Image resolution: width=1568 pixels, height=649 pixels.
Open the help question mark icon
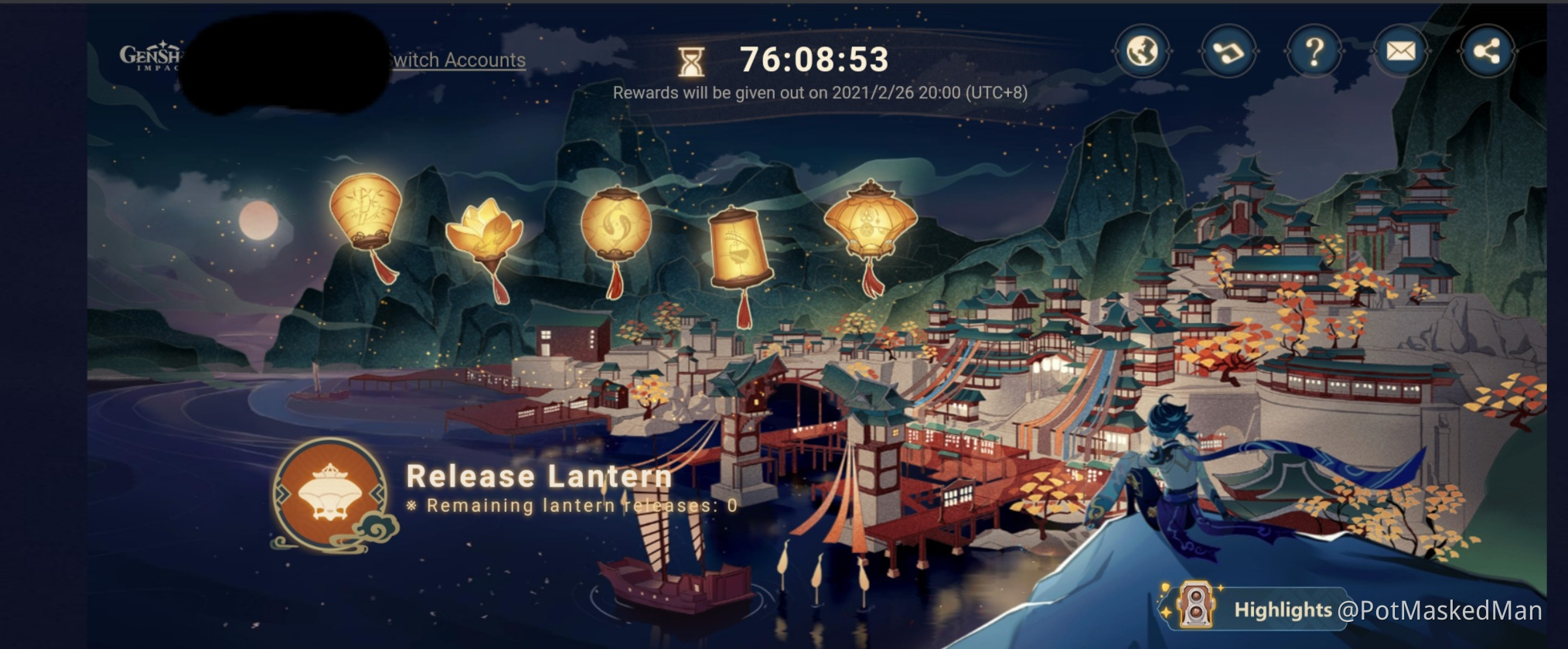pos(1314,50)
